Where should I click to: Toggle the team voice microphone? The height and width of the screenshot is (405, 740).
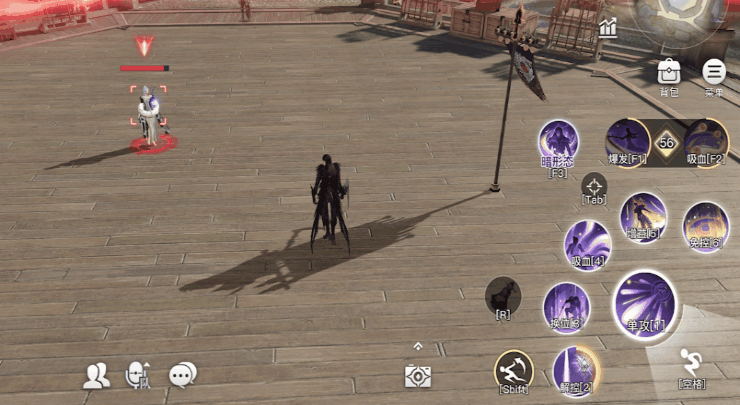(x=137, y=375)
